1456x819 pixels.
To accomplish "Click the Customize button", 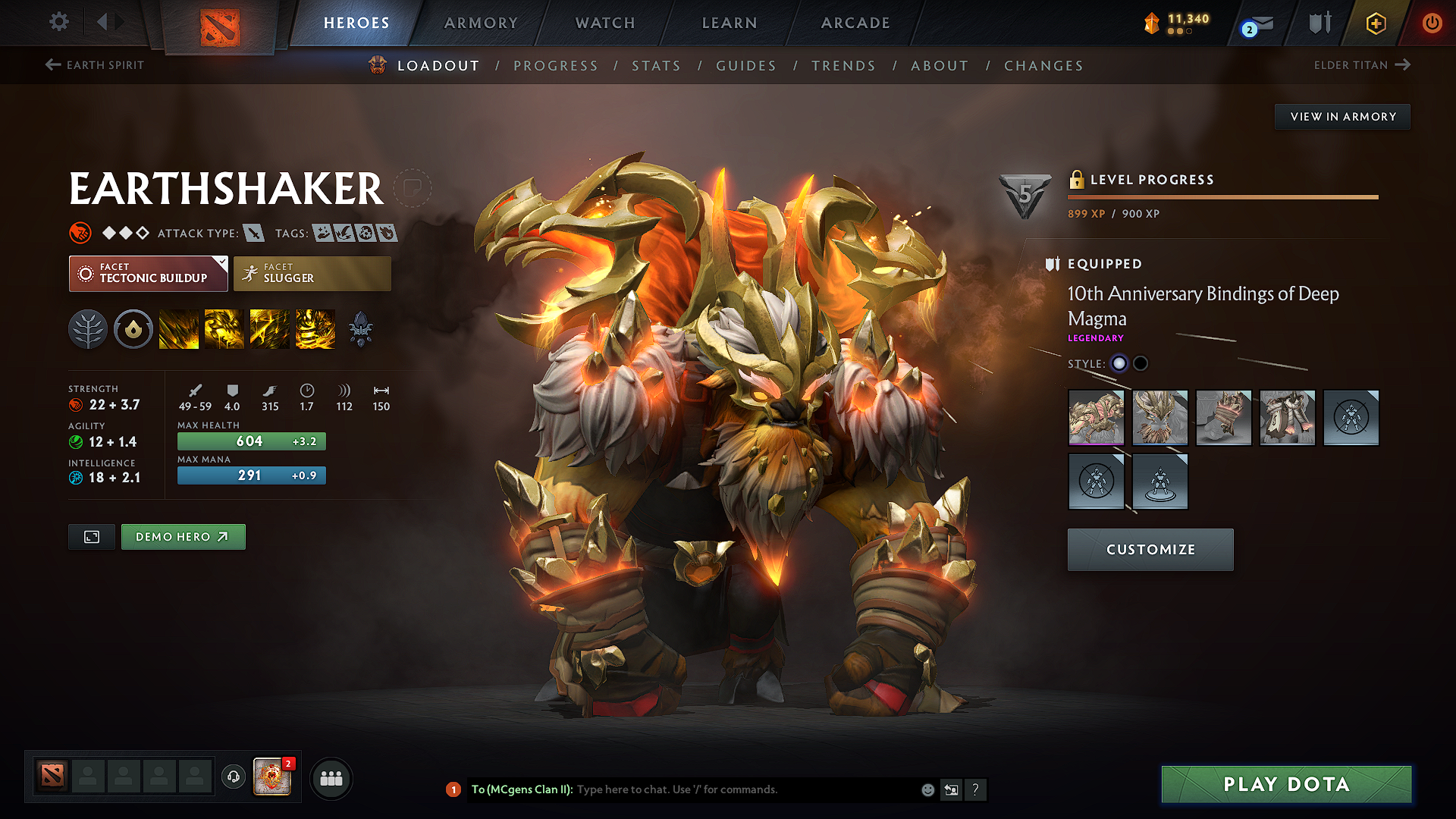I will click(1150, 550).
